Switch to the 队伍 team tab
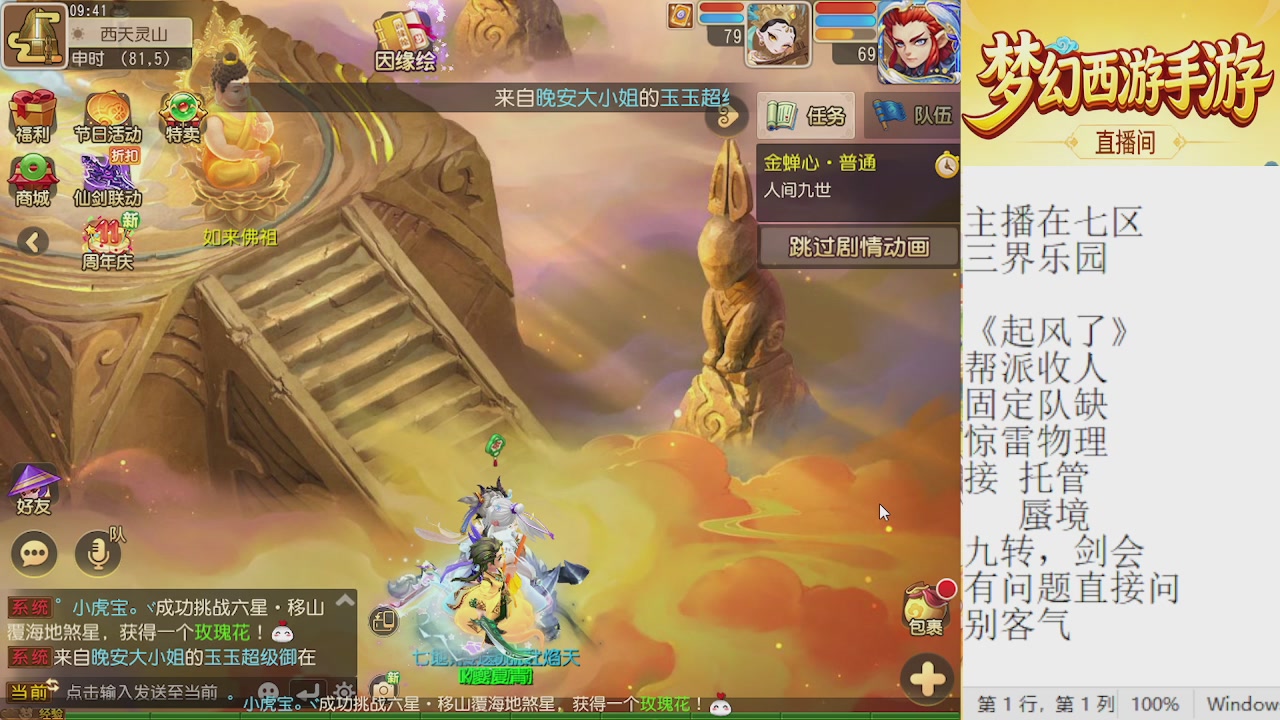 910,115
